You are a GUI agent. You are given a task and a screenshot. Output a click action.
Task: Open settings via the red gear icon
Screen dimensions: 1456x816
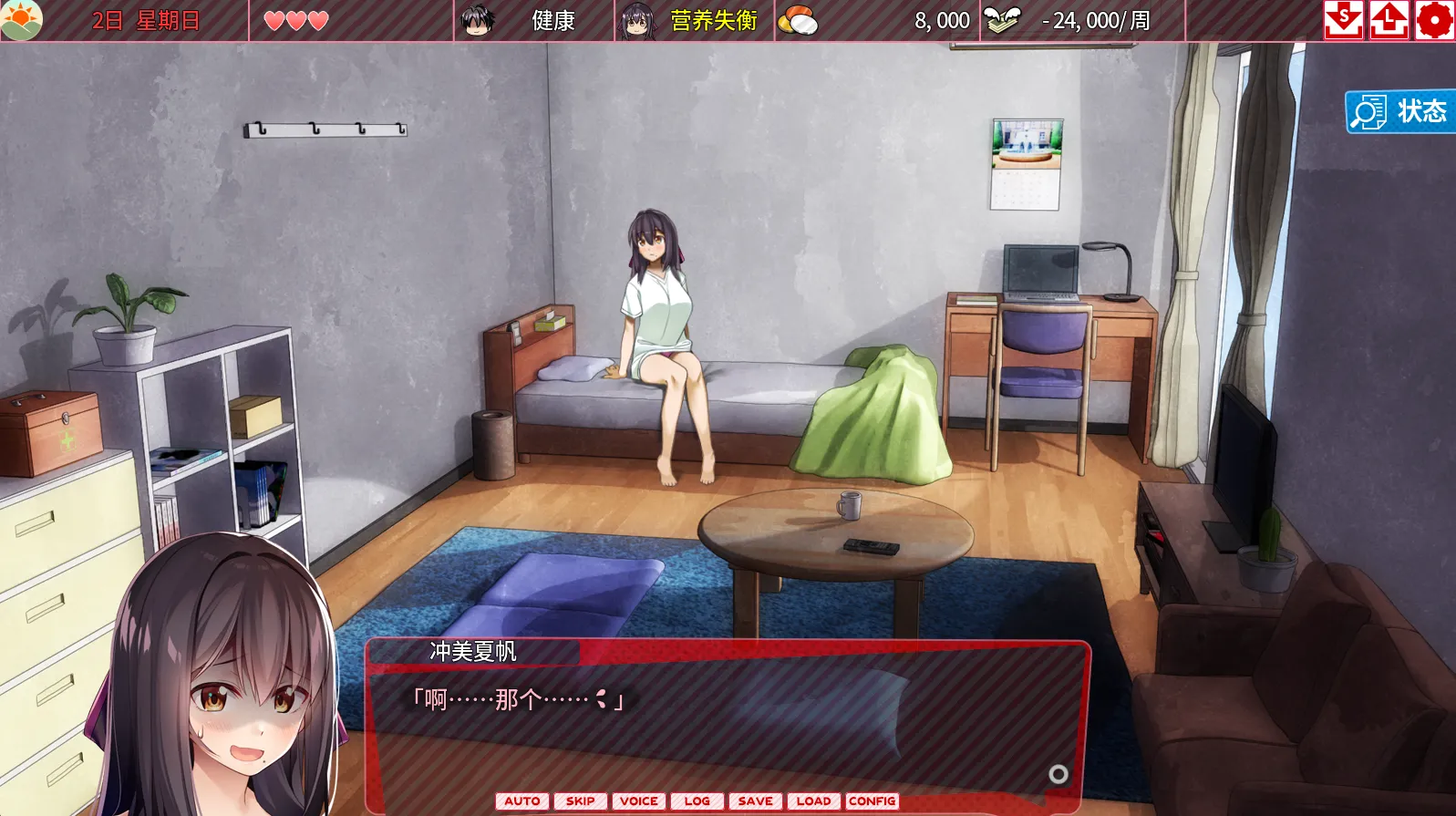1436,19
